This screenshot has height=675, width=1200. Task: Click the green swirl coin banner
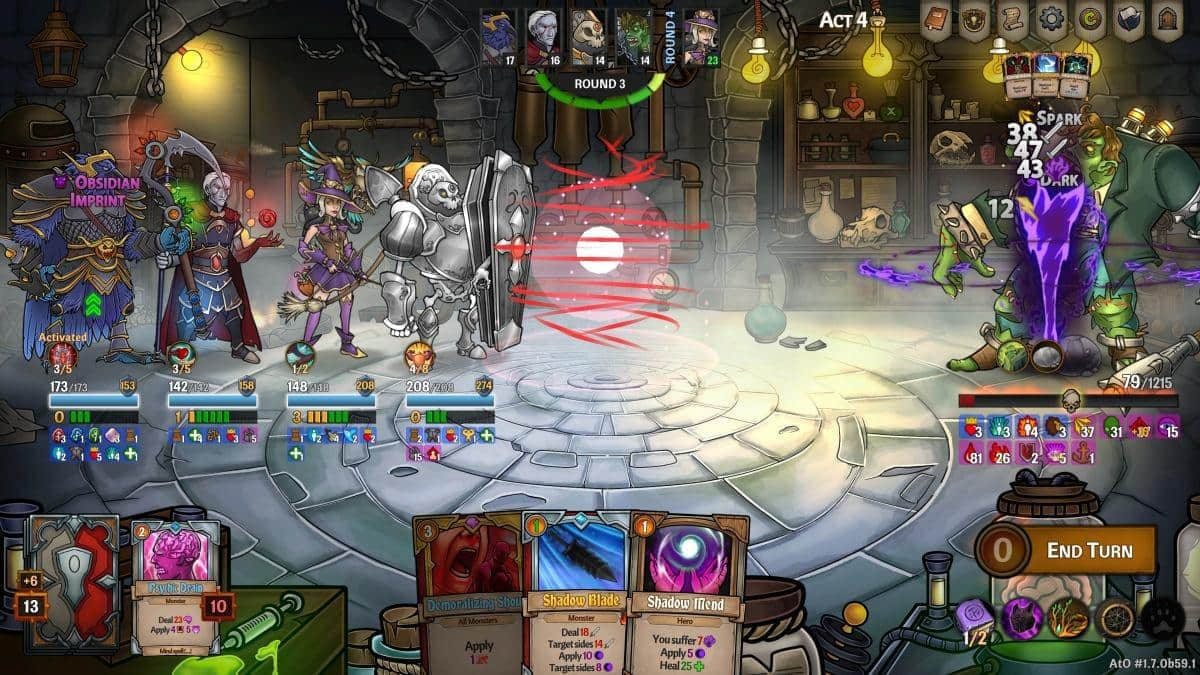click(x=1088, y=19)
